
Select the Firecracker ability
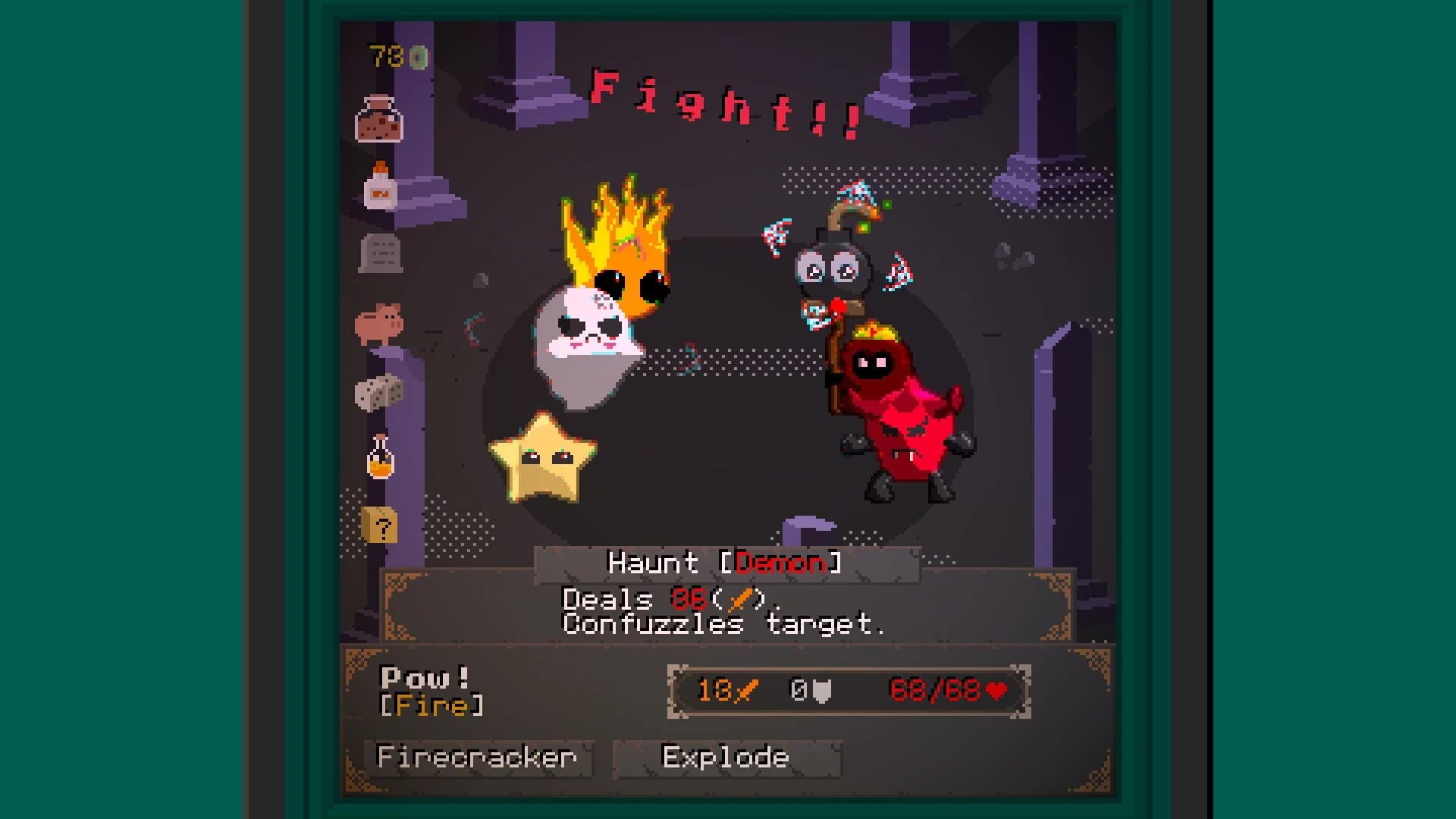click(478, 756)
